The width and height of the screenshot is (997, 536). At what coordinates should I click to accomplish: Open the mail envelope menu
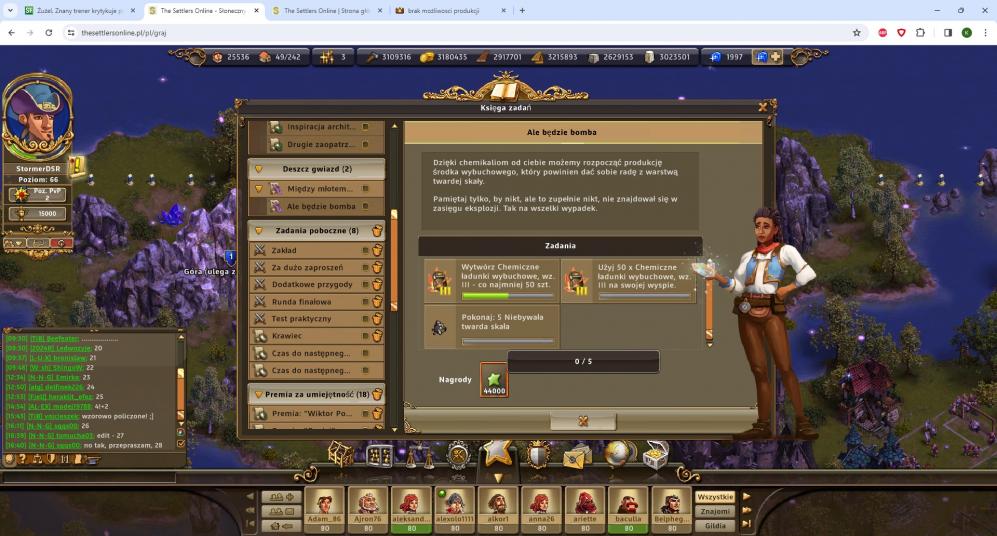(577, 458)
